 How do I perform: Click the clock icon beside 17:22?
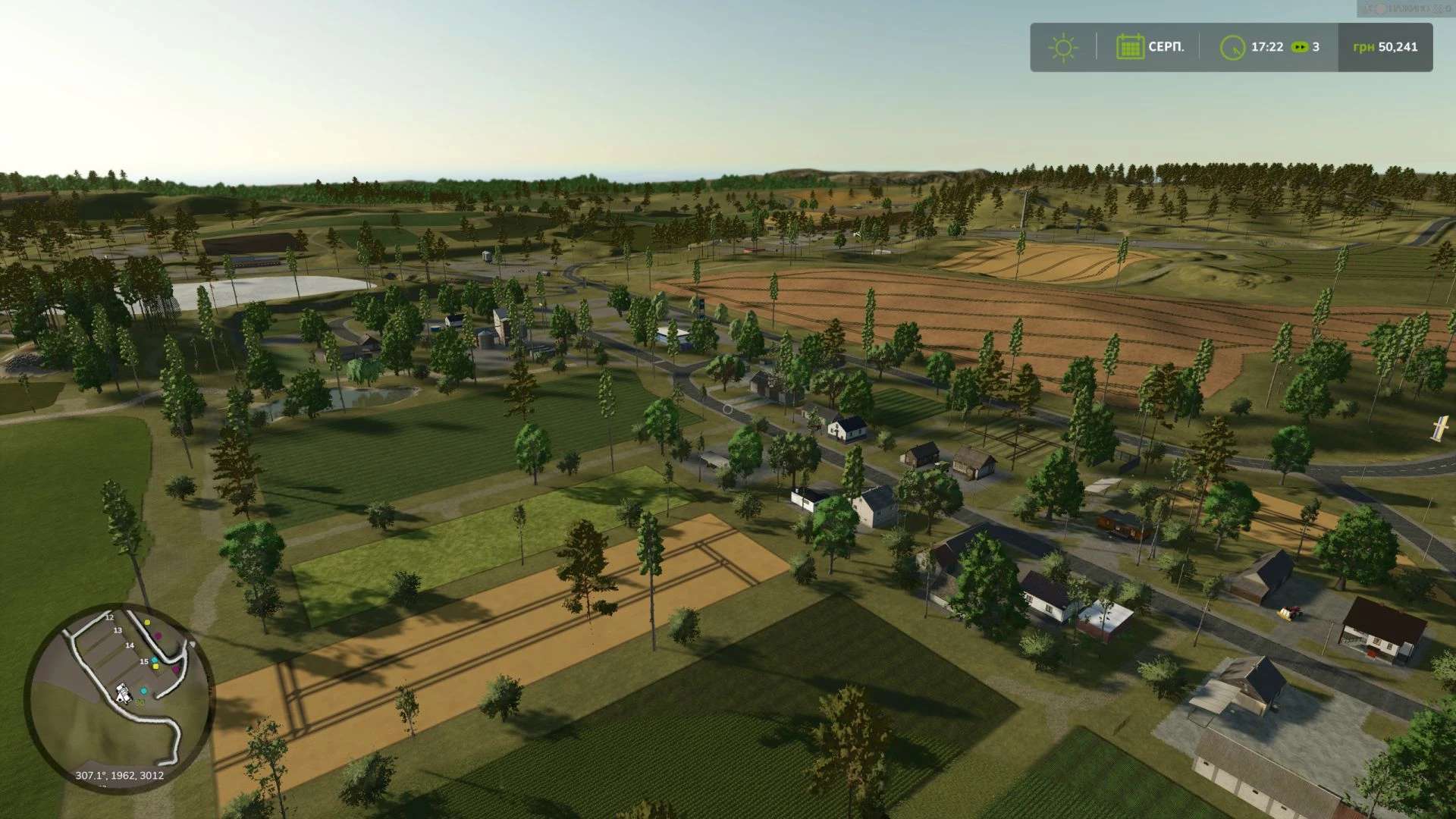tap(1232, 47)
